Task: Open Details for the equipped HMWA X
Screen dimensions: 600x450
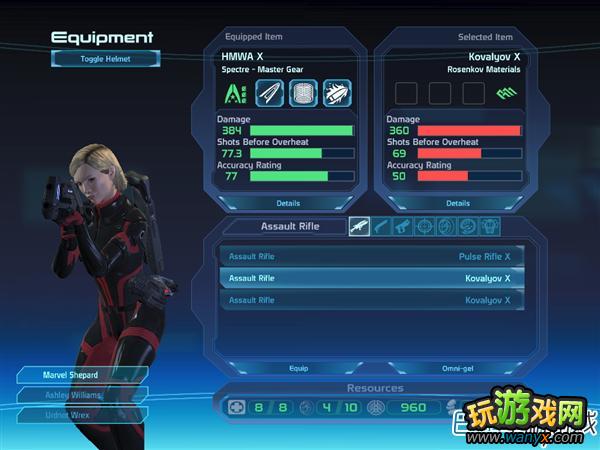Action: (x=288, y=203)
